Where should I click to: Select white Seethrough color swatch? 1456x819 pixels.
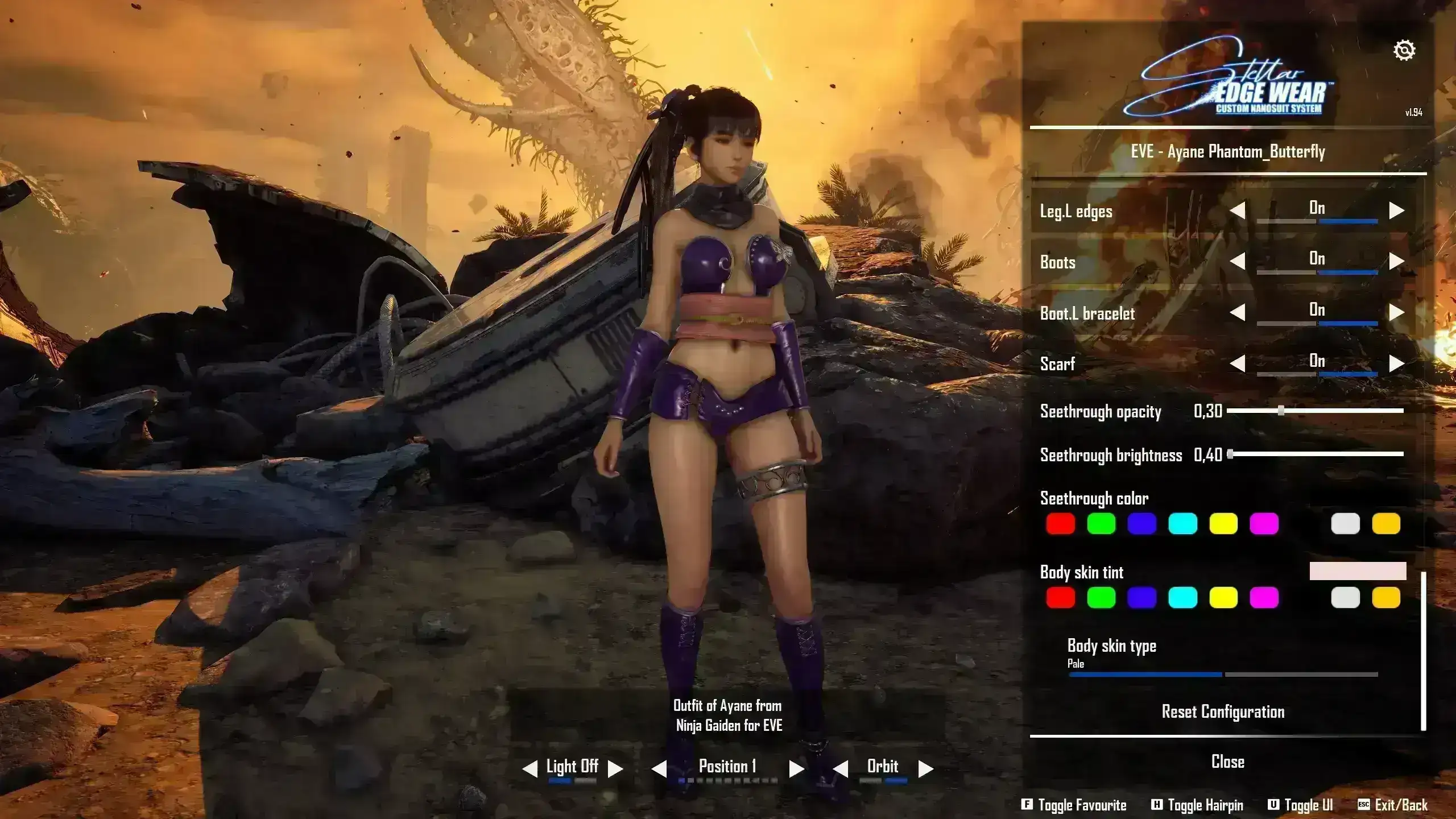pos(1345,524)
